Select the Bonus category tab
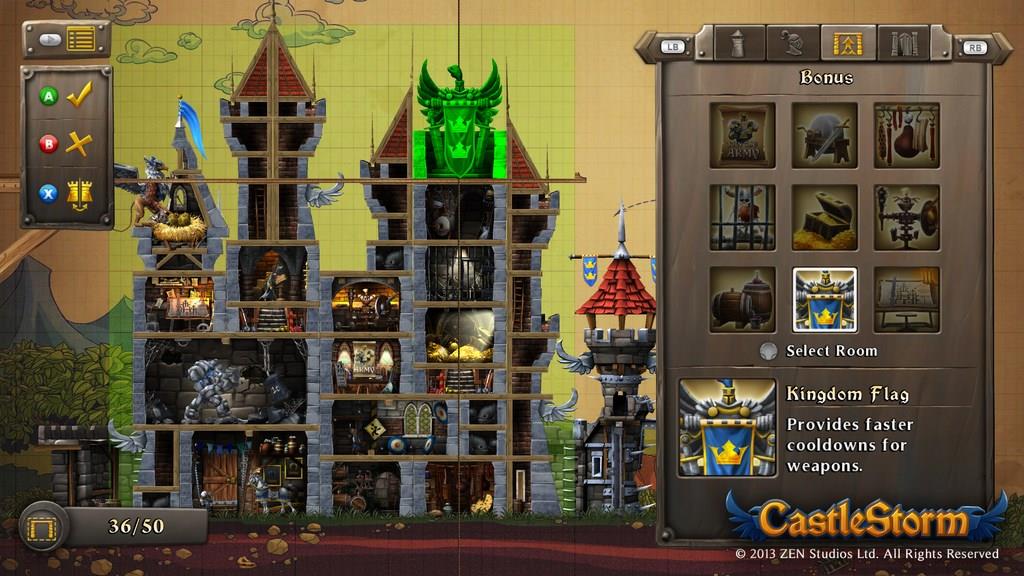Image resolution: width=1024 pixels, height=576 pixels. [847, 42]
